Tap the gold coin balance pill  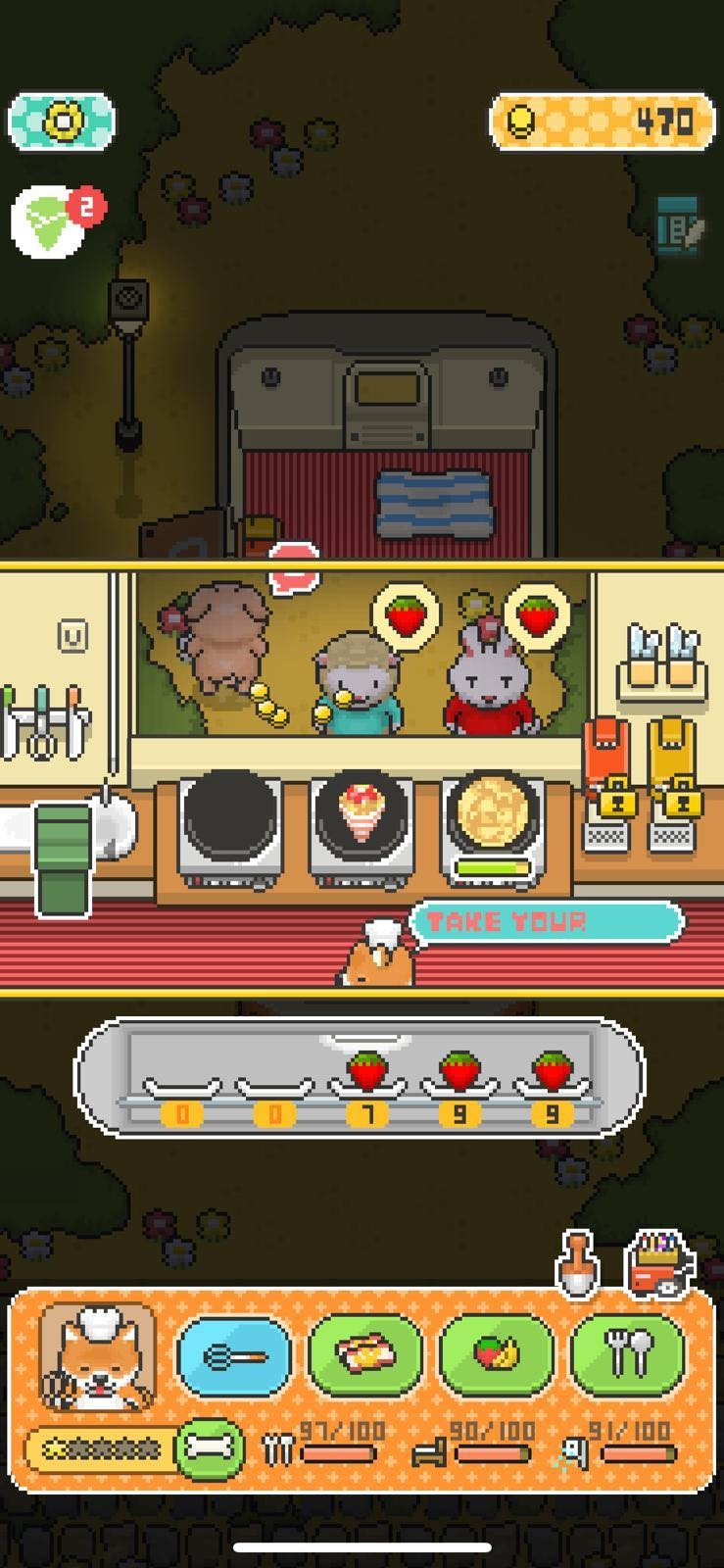(x=601, y=122)
